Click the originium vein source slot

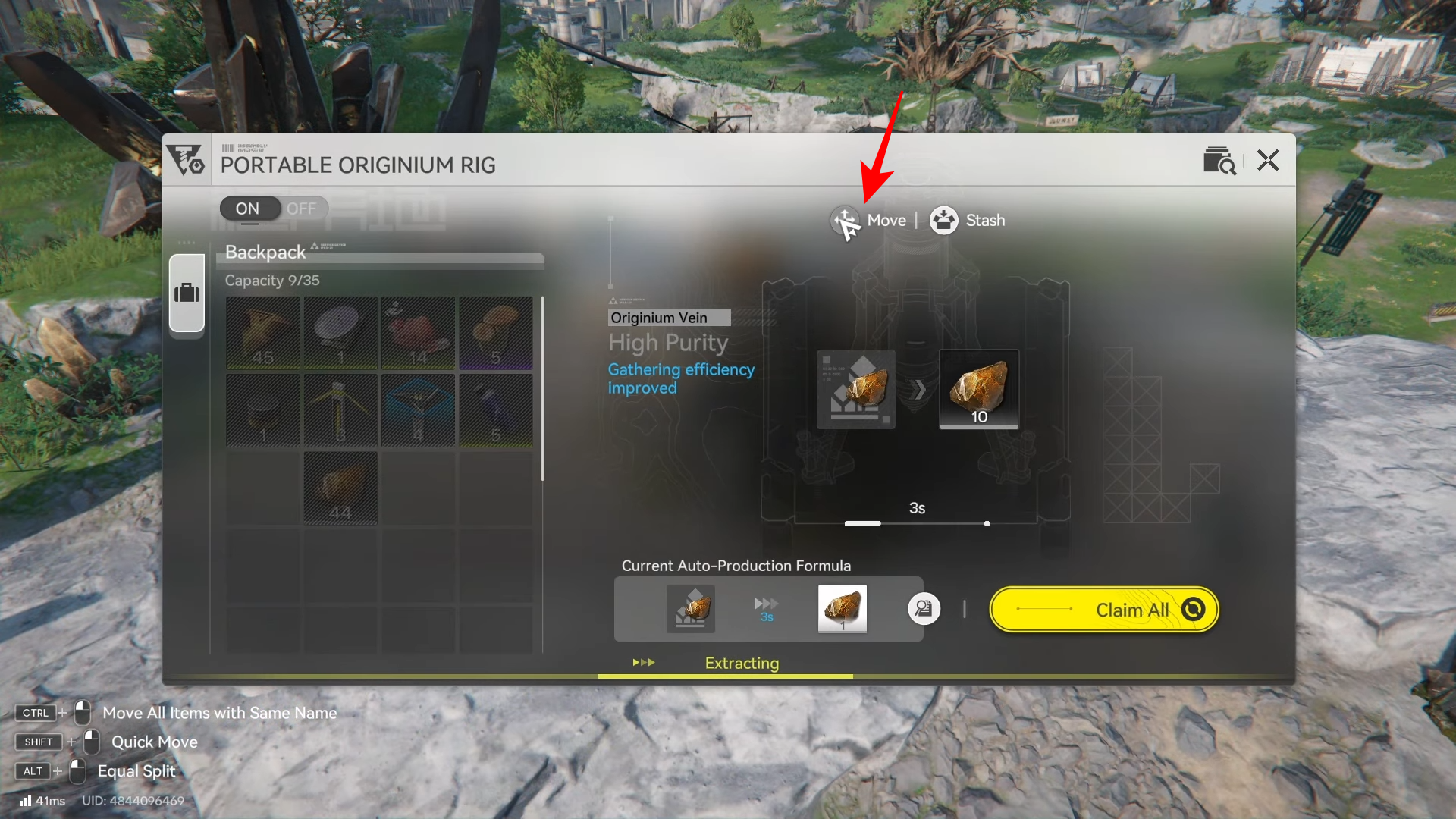point(855,389)
